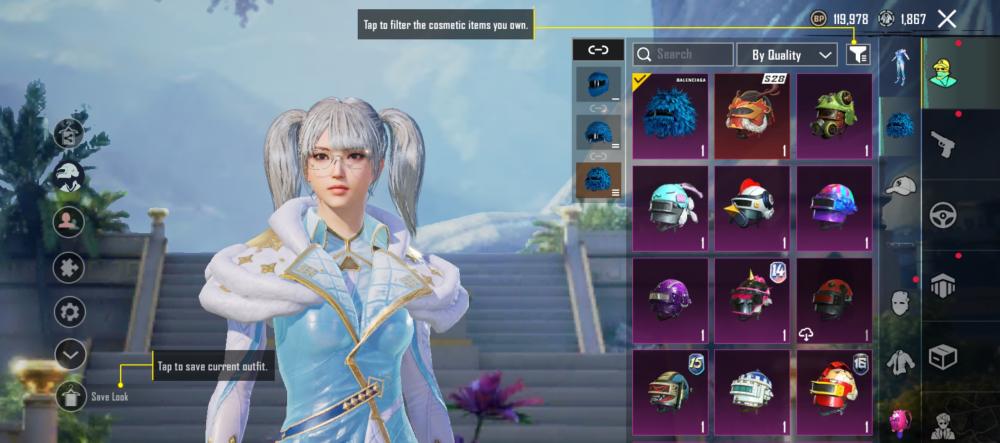Select the helmet with badge 15
The image size is (1000, 443).
[x=670, y=390]
